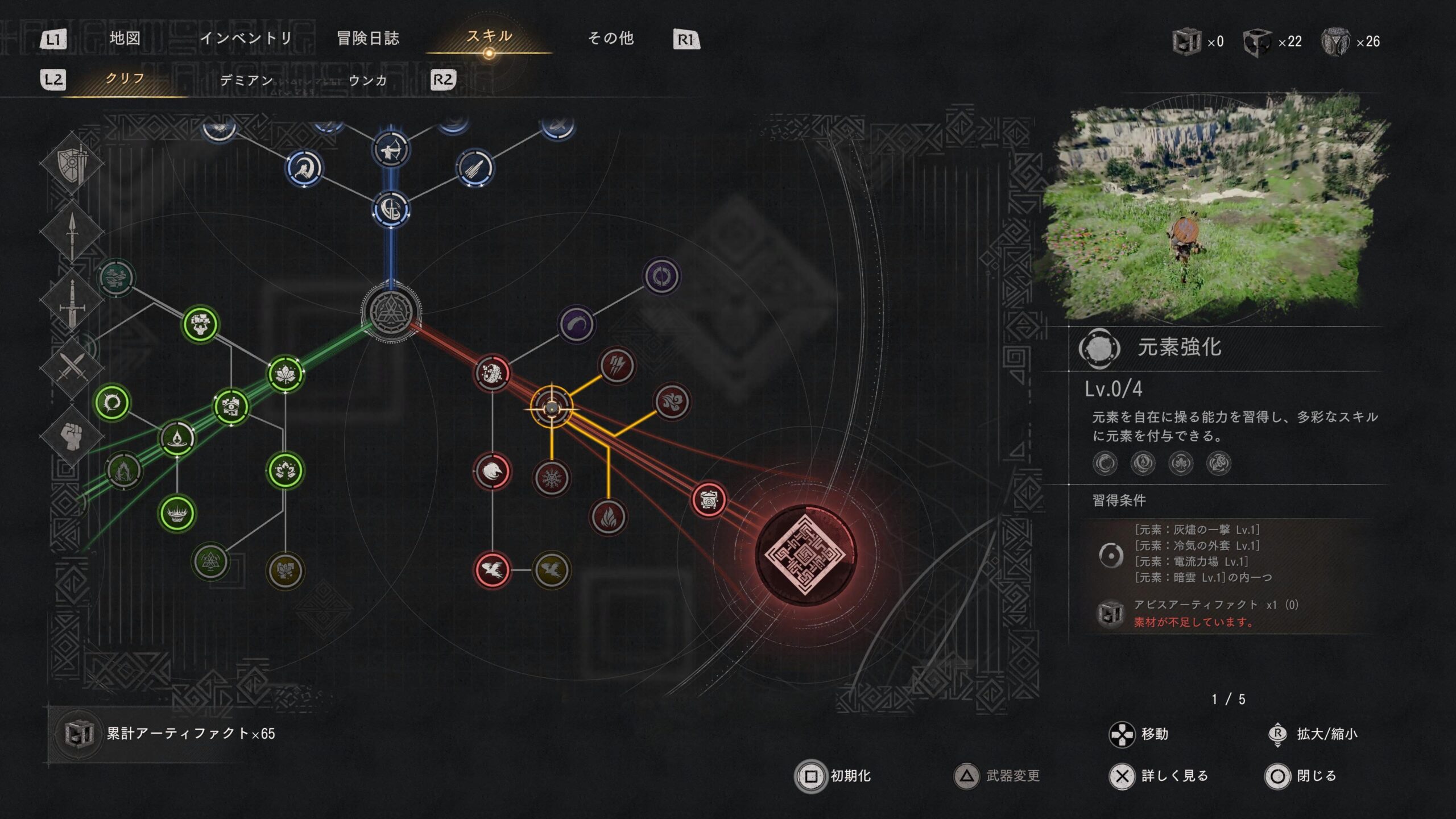The width and height of the screenshot is (1456, 819).
Task: Open the 地図 map tab
Action: [x=125, y=38]
